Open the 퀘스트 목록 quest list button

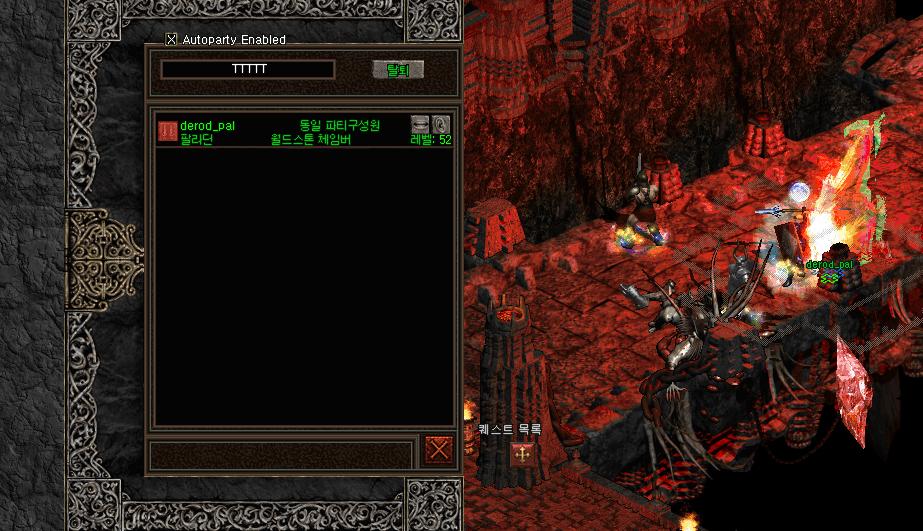point(521,454)
